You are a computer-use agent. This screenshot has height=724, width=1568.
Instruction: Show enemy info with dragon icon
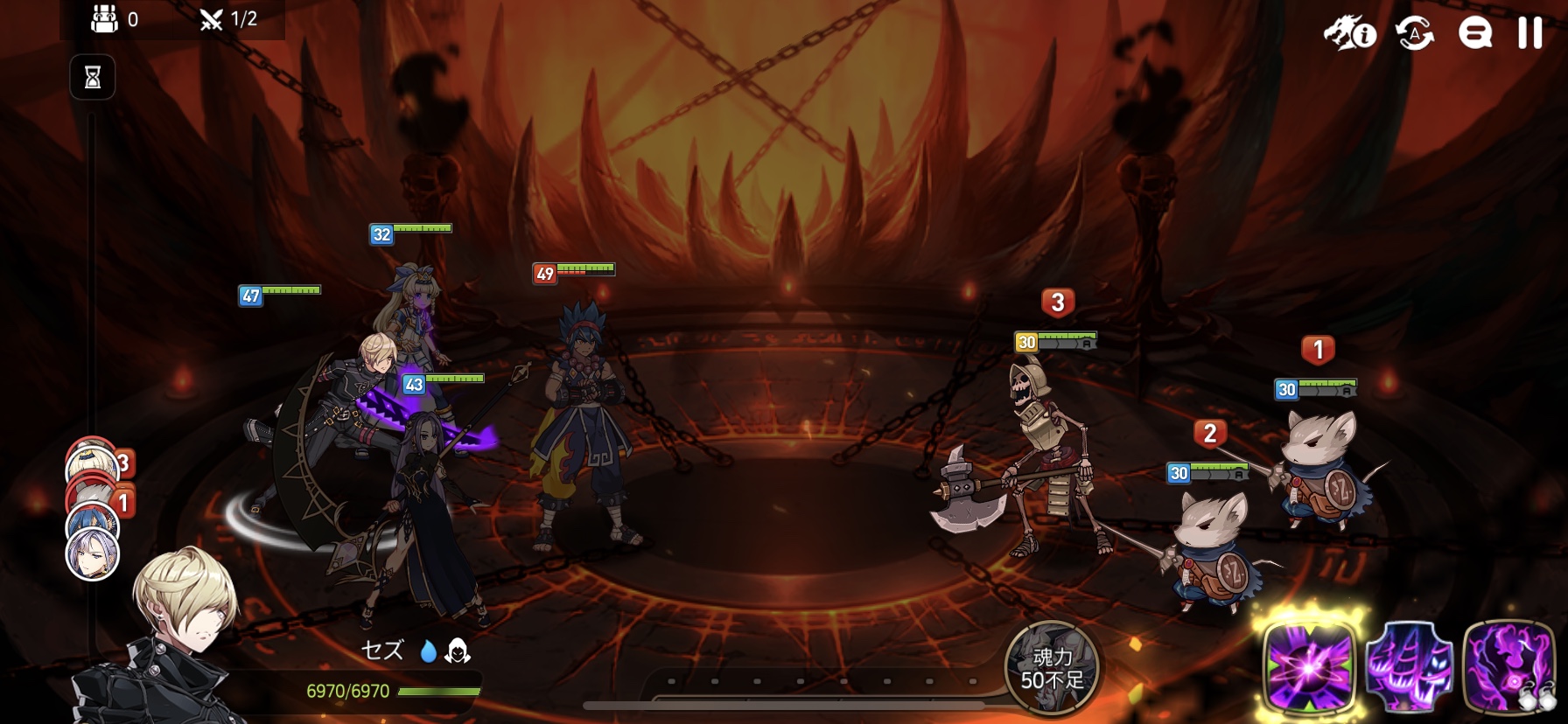[1349, 34]
